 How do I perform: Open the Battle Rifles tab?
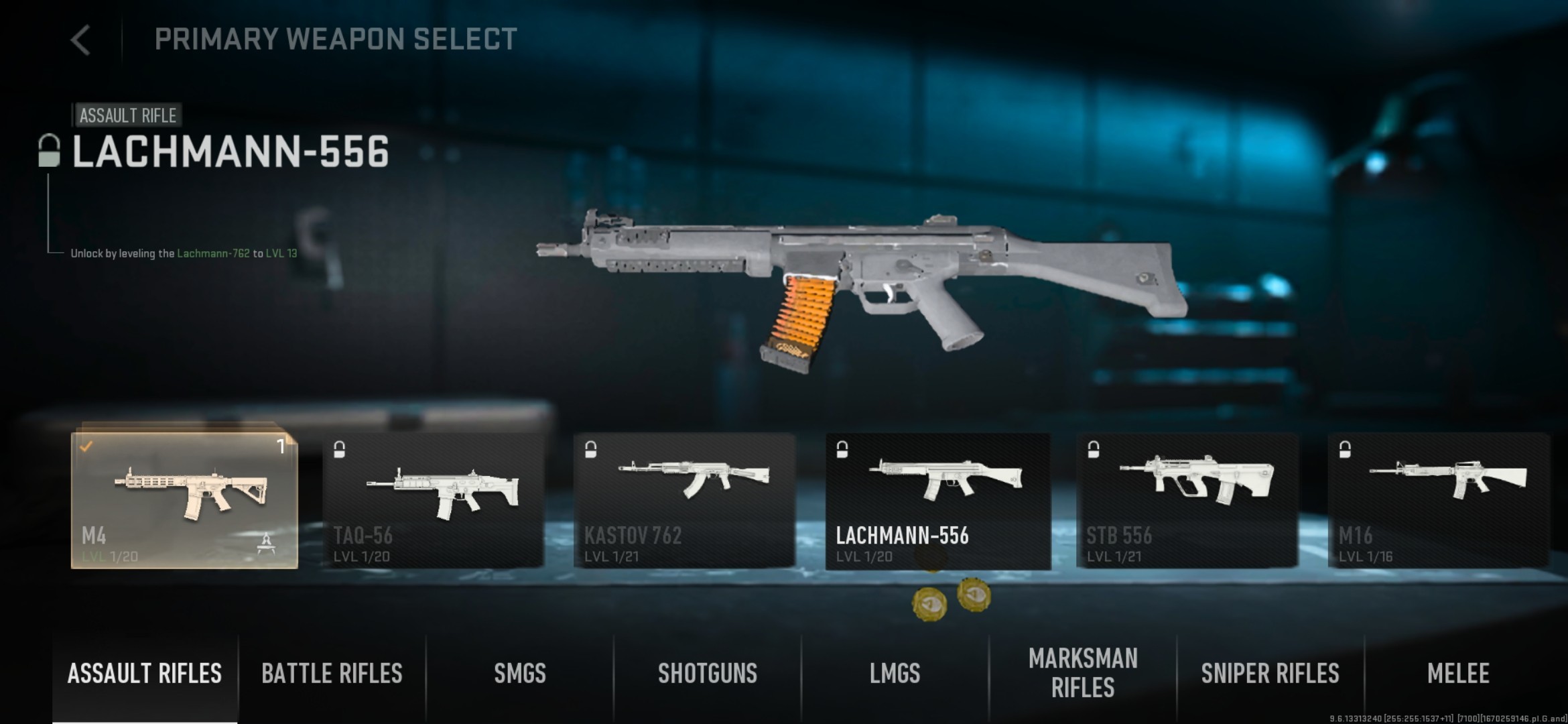332,674
